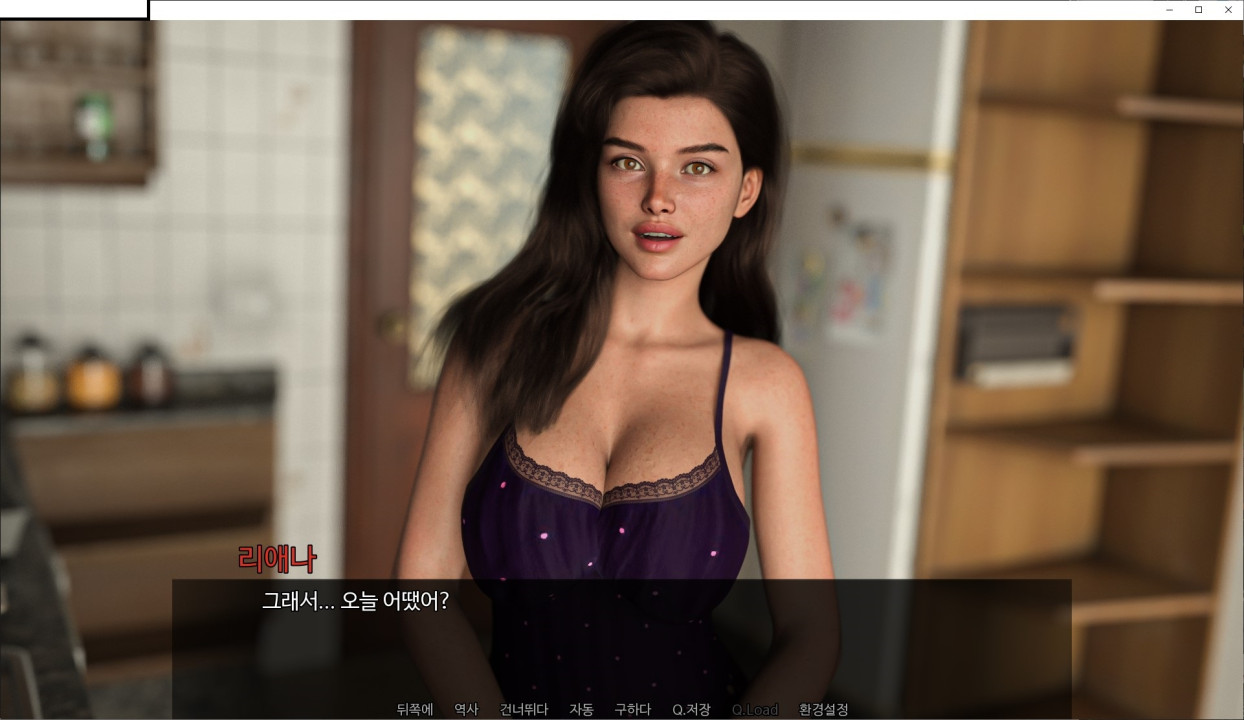
Task: Quick save with Q.저장
Action: (x=691, y=710)
